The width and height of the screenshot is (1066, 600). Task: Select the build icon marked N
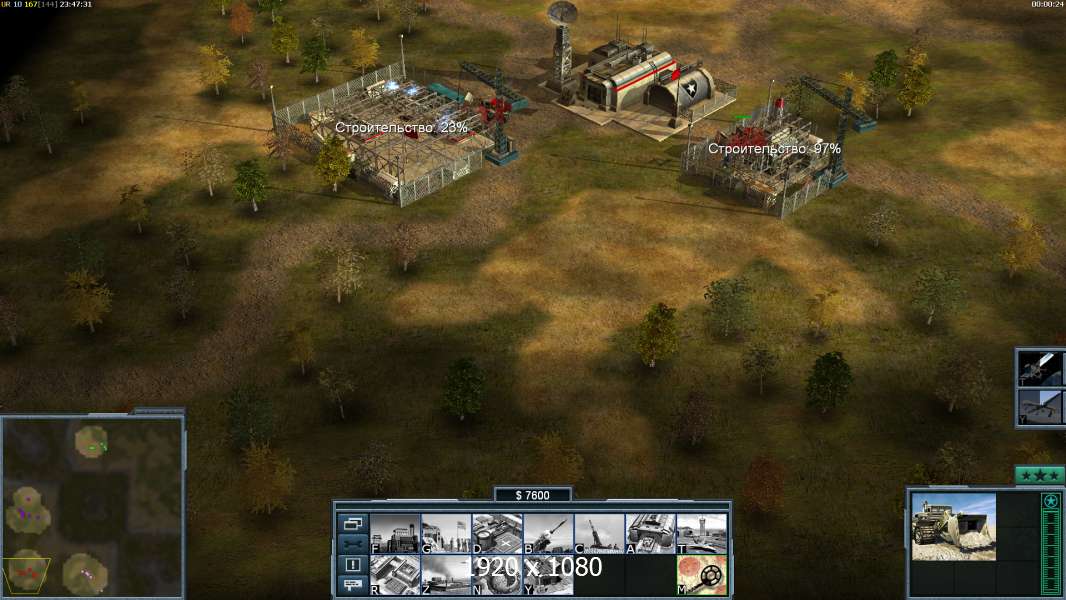(x=497, y=575)
